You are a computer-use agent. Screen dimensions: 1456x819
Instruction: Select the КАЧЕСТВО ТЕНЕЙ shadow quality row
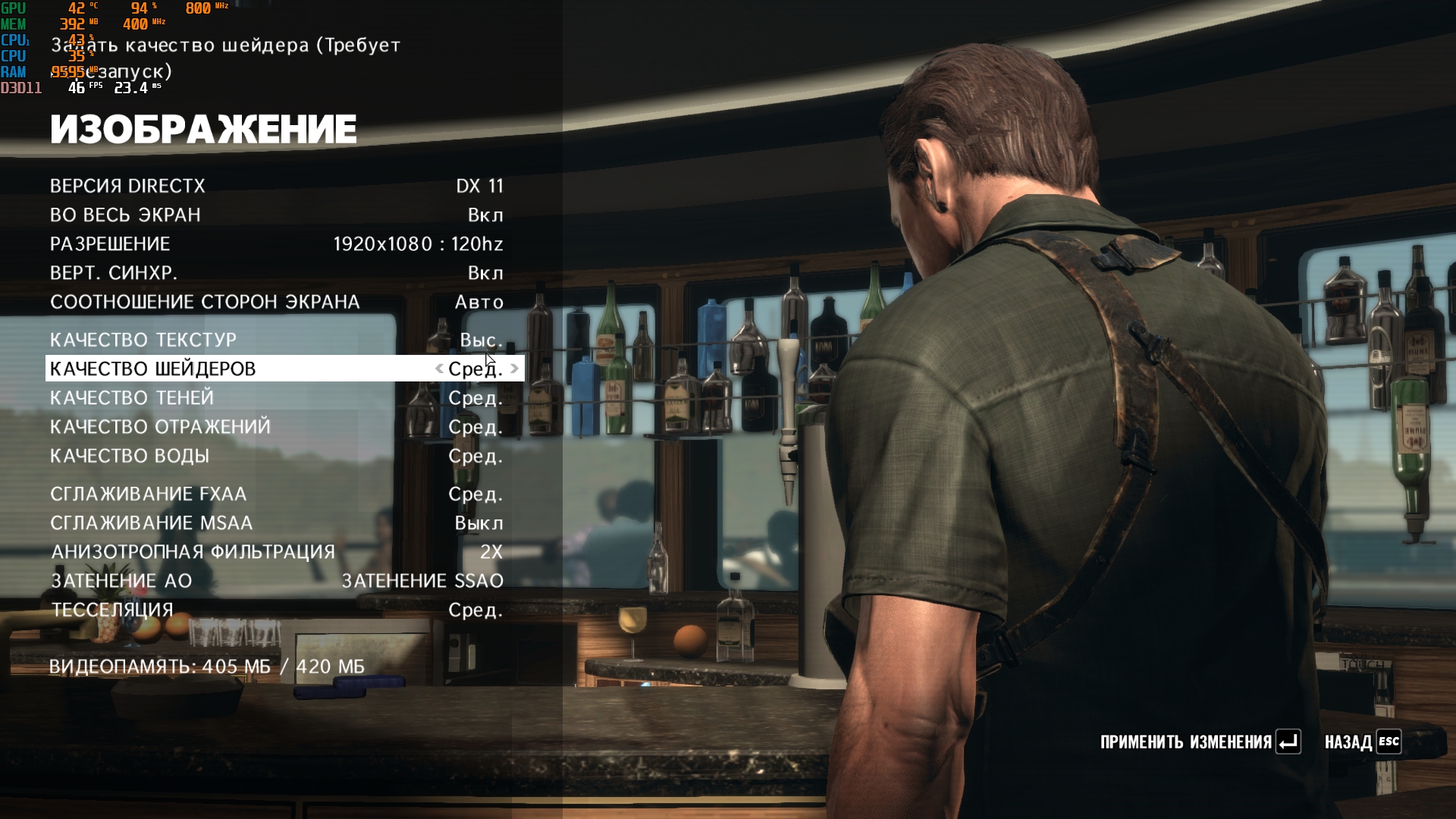point(277,397)
